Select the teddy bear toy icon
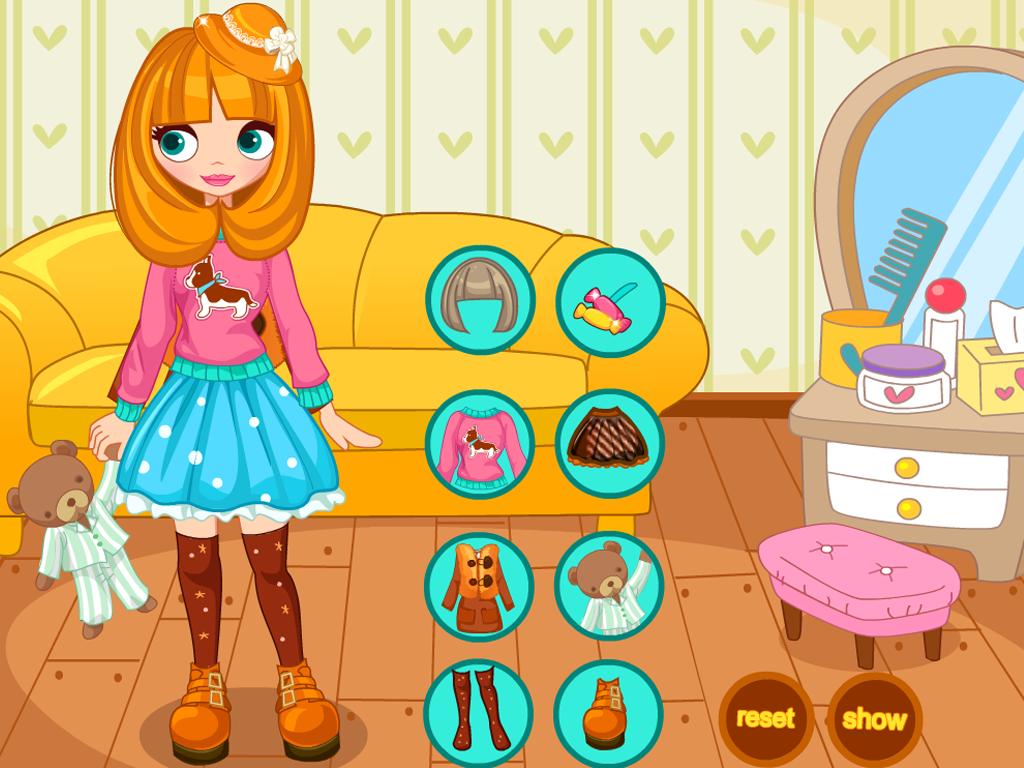The width and height of the screenshot is (1024, 768). click(x=608, y=586)
